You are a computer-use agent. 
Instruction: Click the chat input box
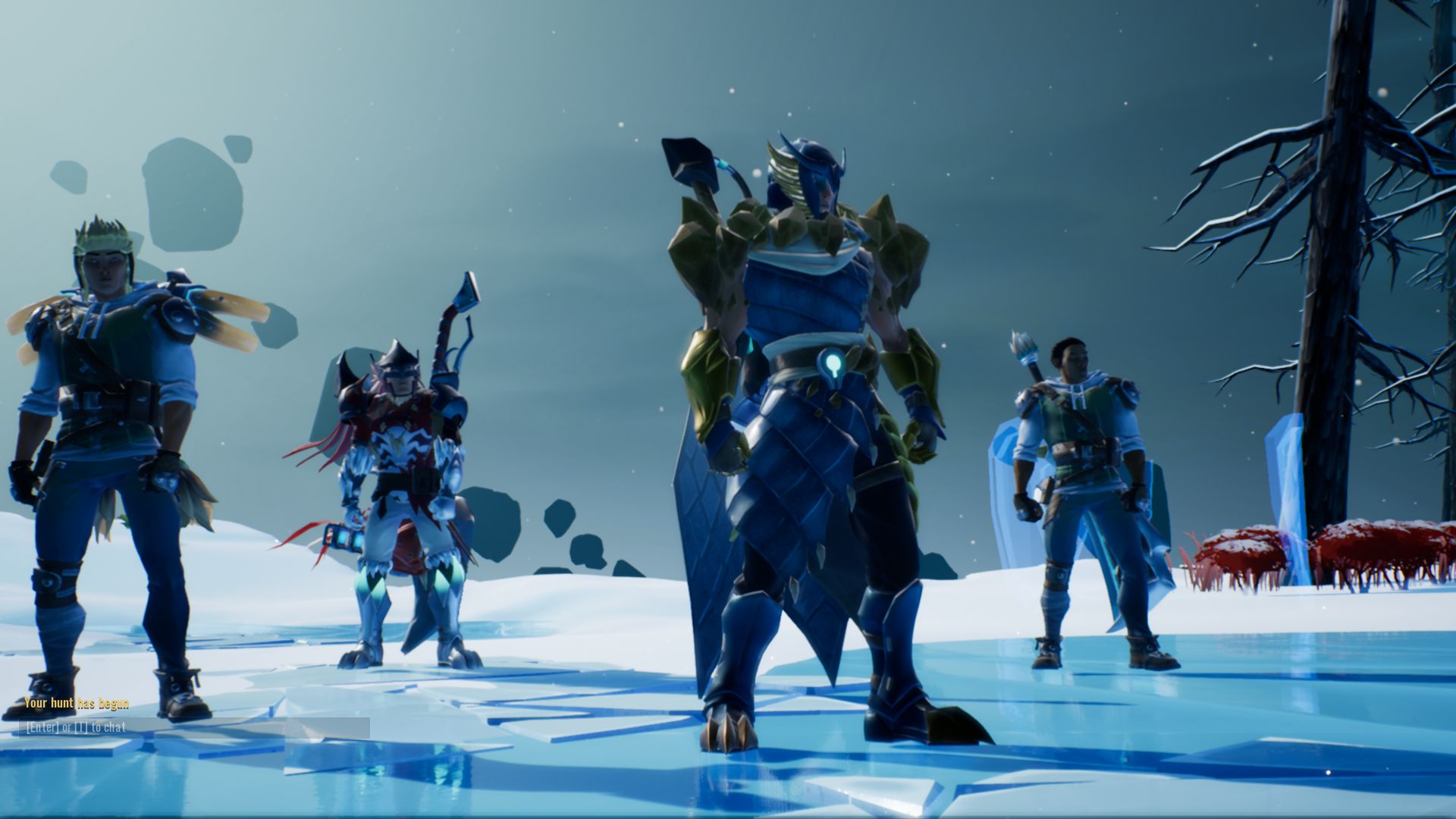pos(195,728)
